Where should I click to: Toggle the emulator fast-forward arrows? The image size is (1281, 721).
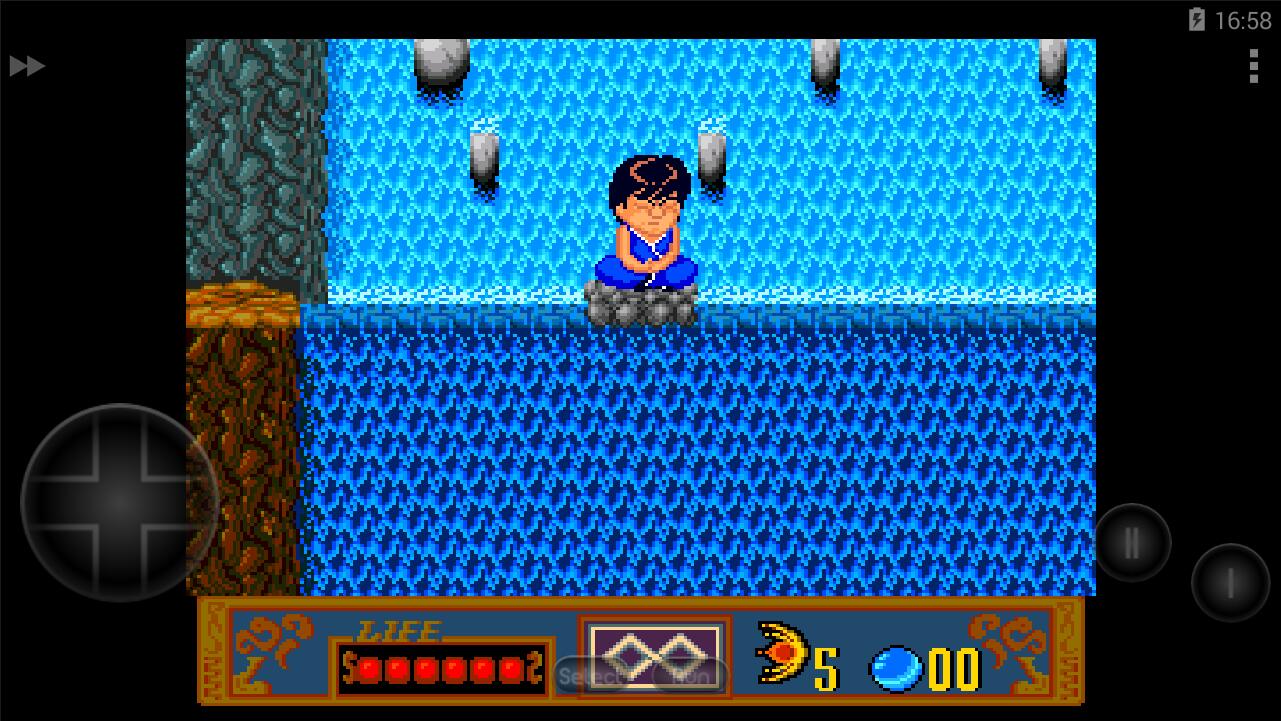click(27, 66)
